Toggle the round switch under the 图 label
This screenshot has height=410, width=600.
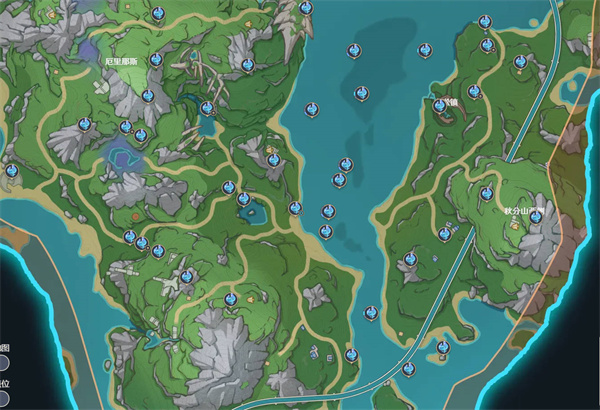[4, 362]
